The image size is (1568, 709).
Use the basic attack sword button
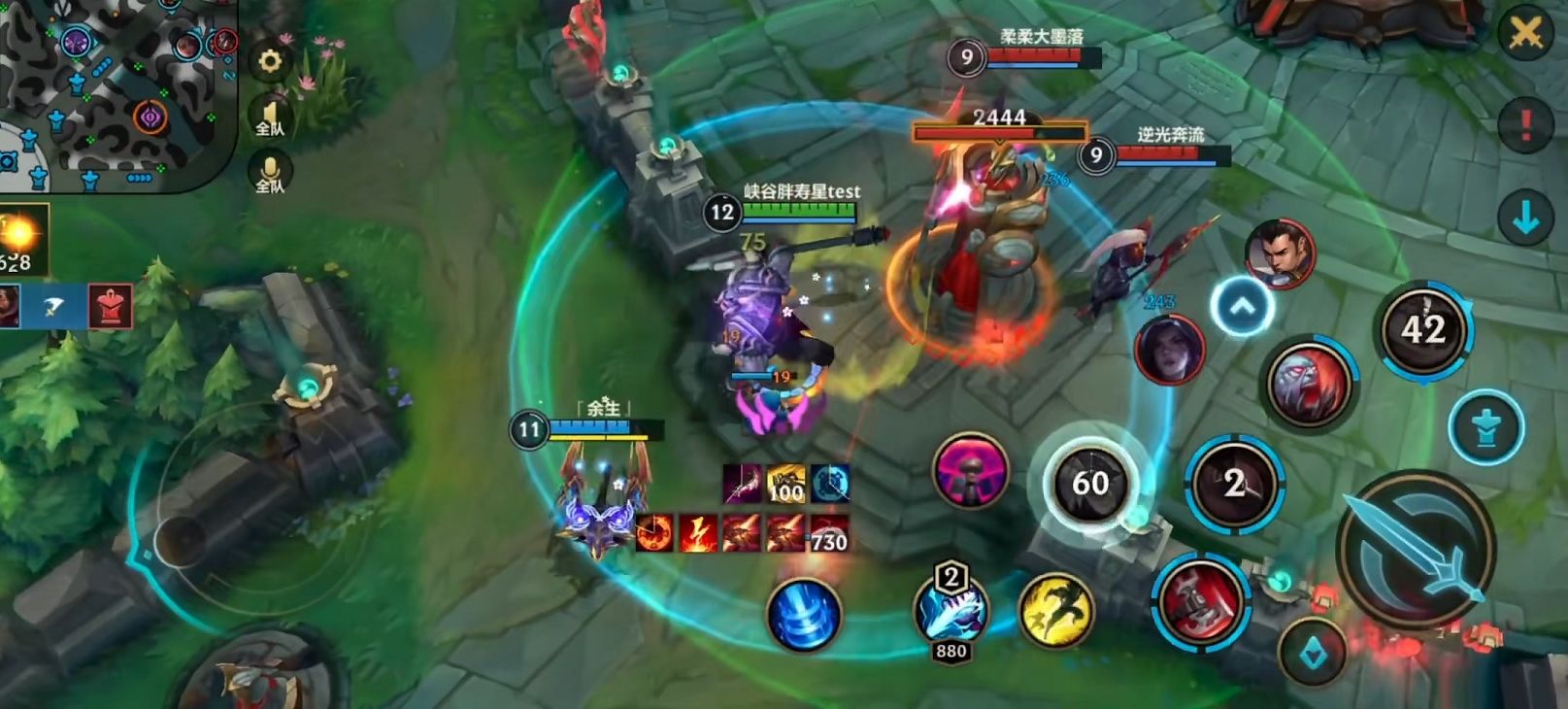pyautogui.click(x=1416, y=551)
